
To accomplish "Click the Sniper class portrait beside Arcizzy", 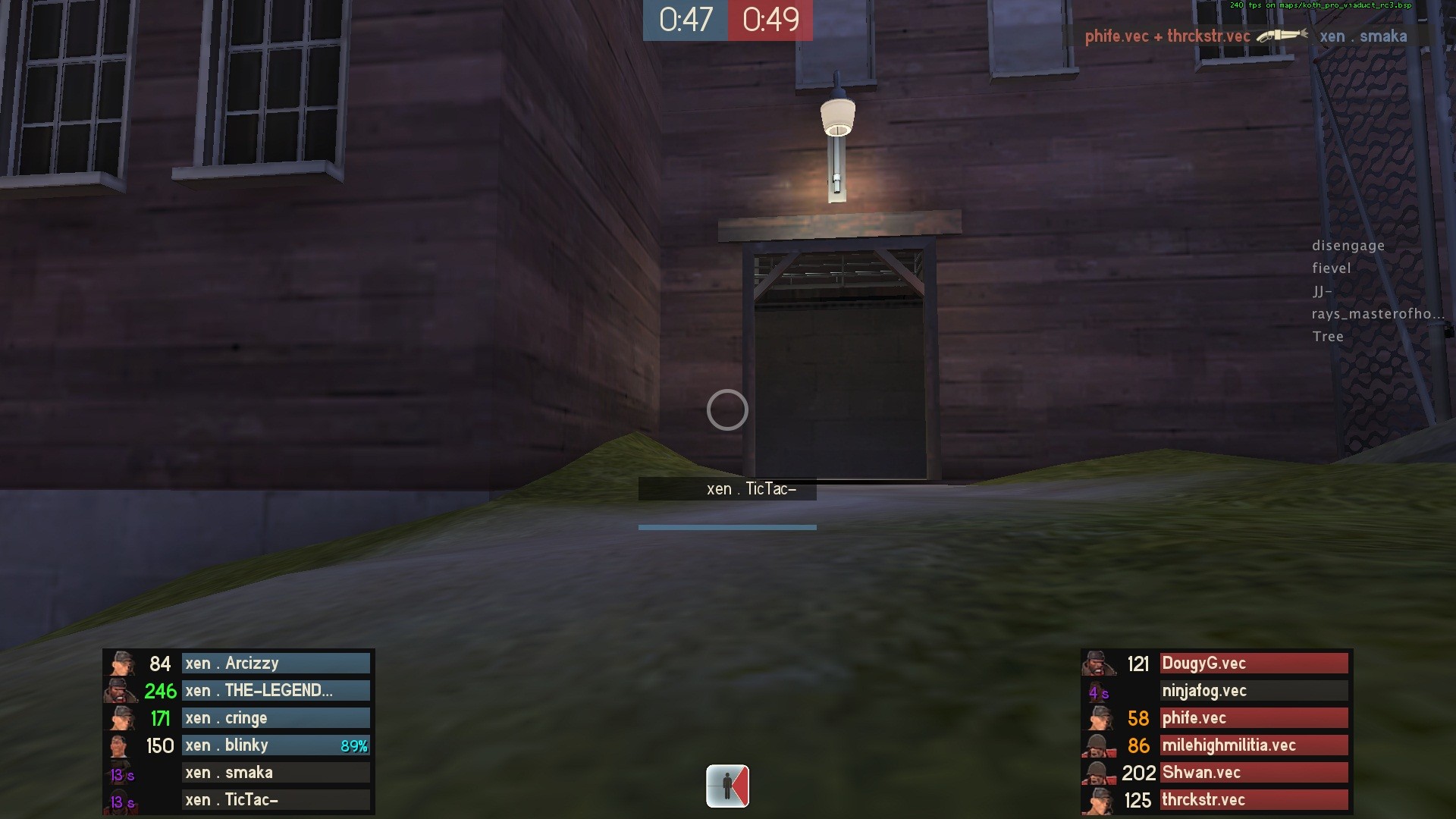I will 123,663.
